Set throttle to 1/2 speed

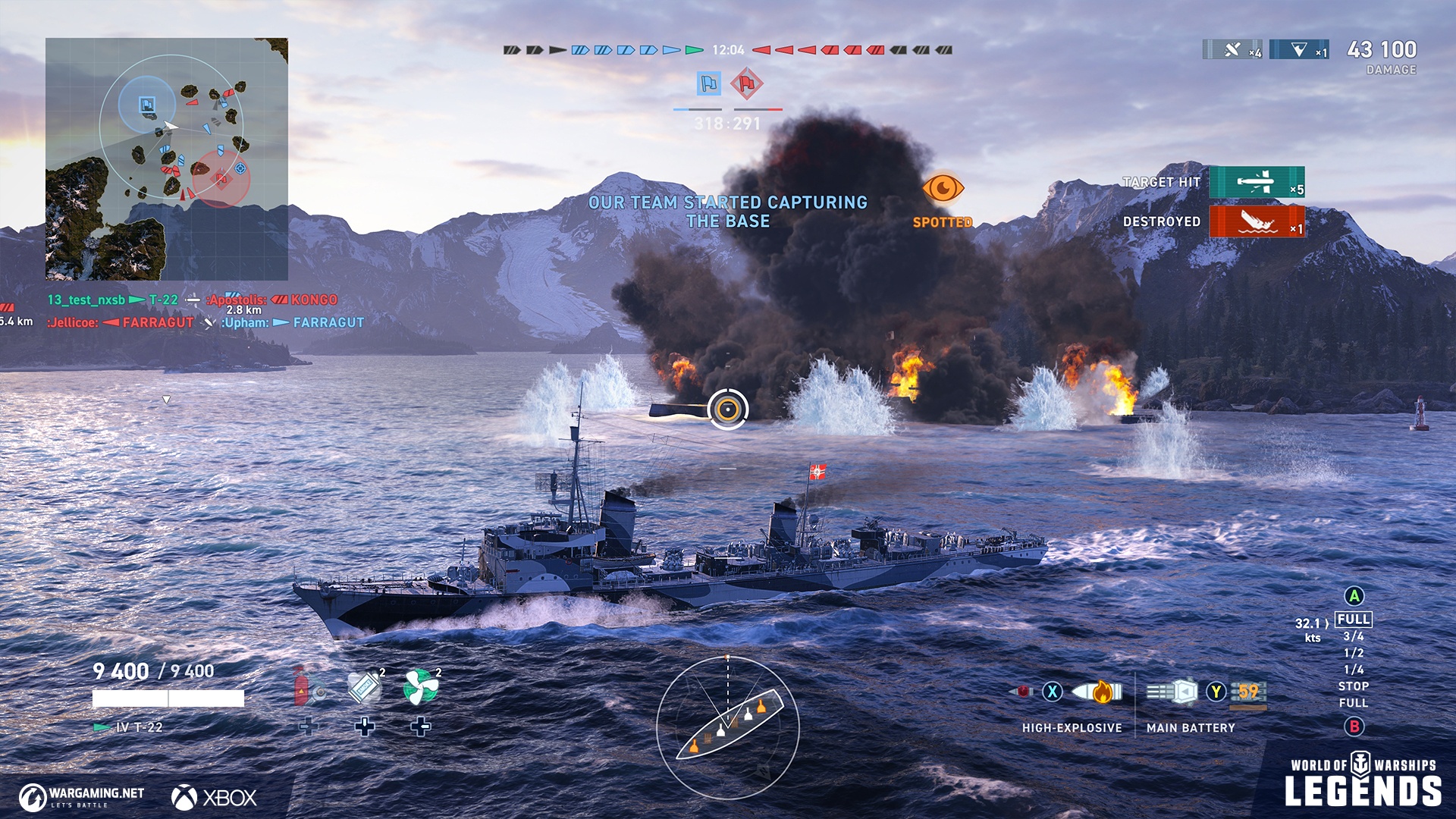click(x=1354, y=653)
